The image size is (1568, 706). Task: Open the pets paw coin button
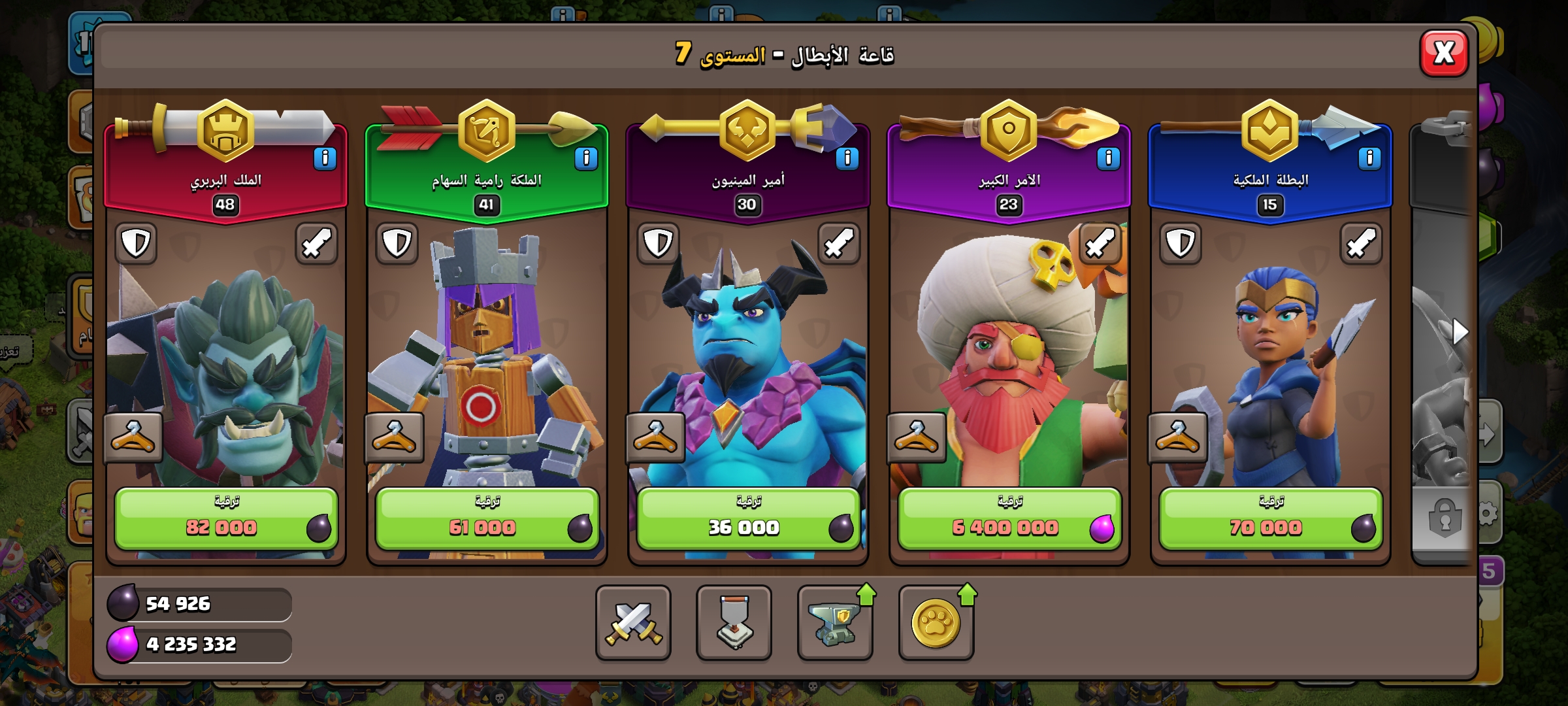(x=936, y=622)
